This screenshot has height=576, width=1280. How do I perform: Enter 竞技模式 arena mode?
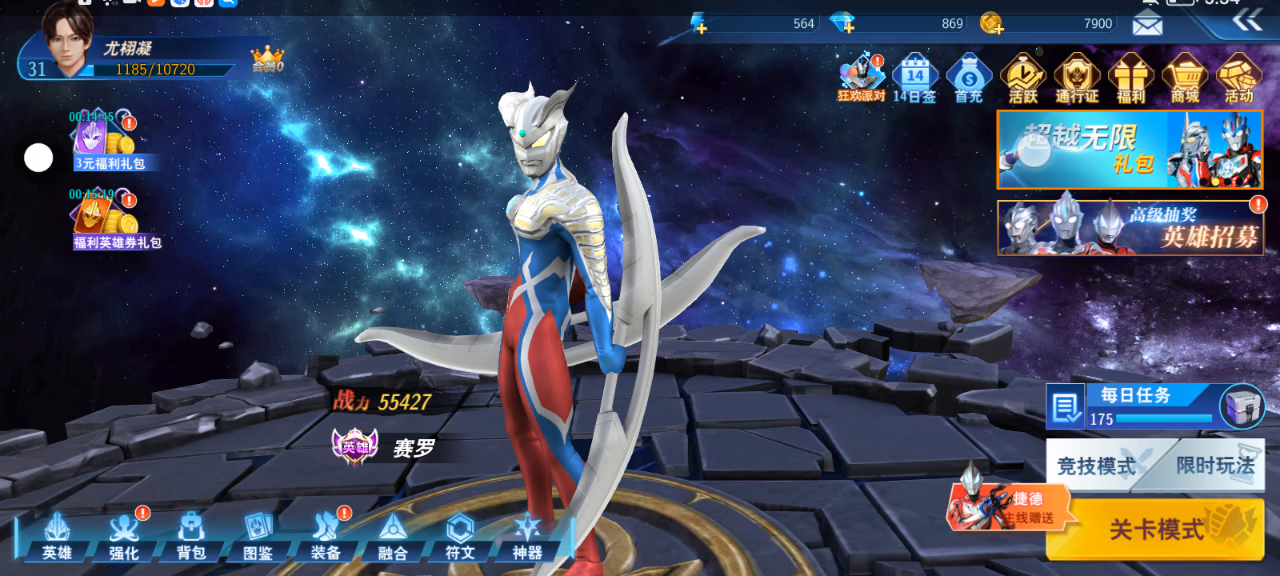click(1097, 466)
